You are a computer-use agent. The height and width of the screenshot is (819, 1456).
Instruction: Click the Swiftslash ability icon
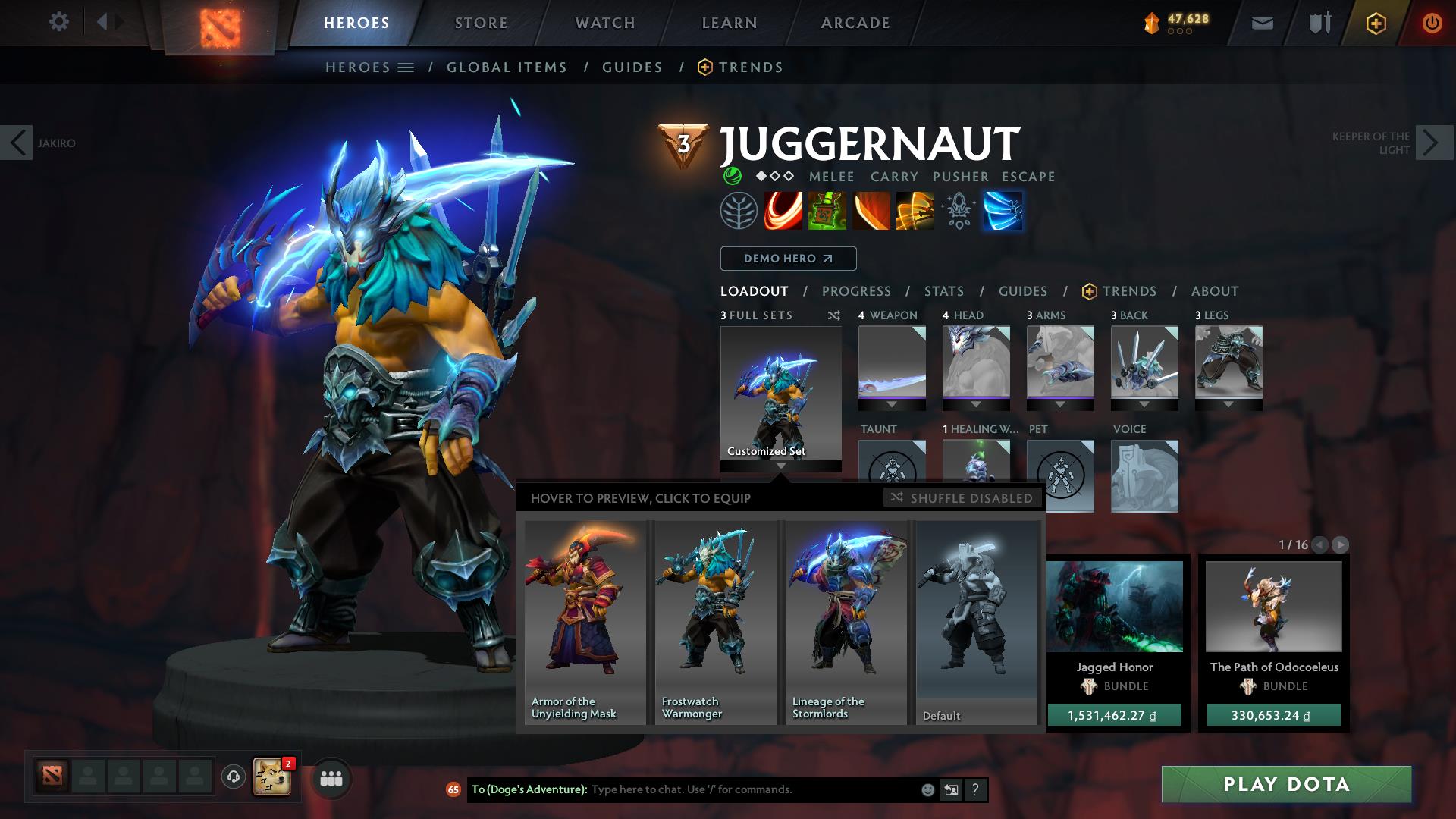(1003, 211)
